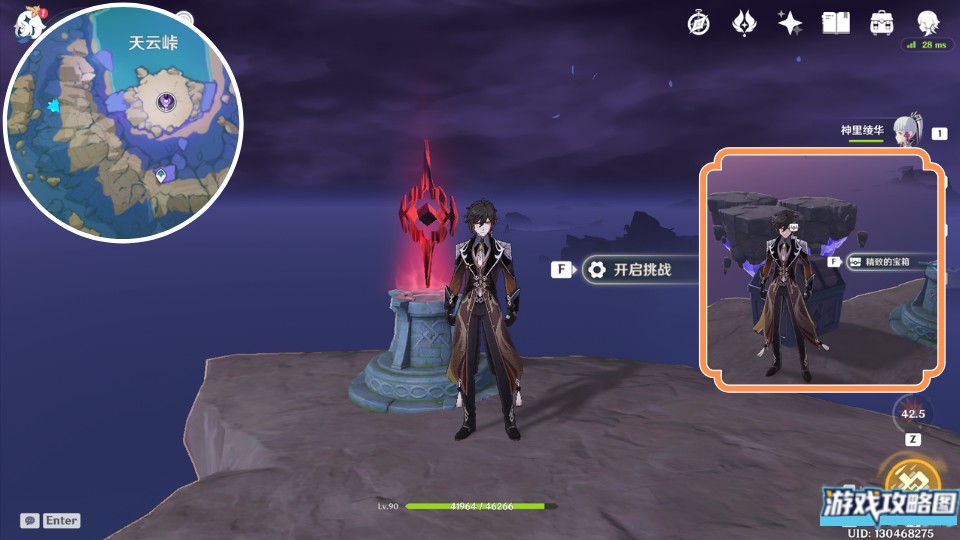
Task: Open the winged battle pass icon
Action: click(745, 24)
